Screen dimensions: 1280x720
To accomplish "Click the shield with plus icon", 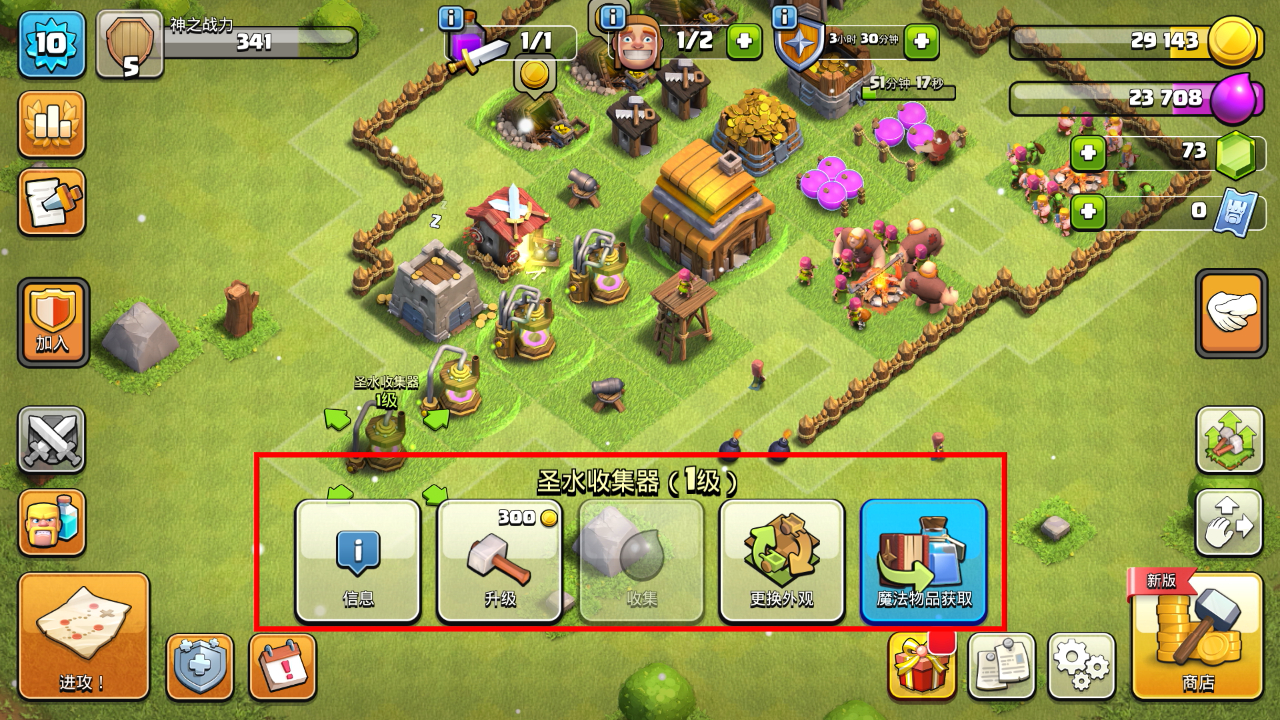I will 200,665.
